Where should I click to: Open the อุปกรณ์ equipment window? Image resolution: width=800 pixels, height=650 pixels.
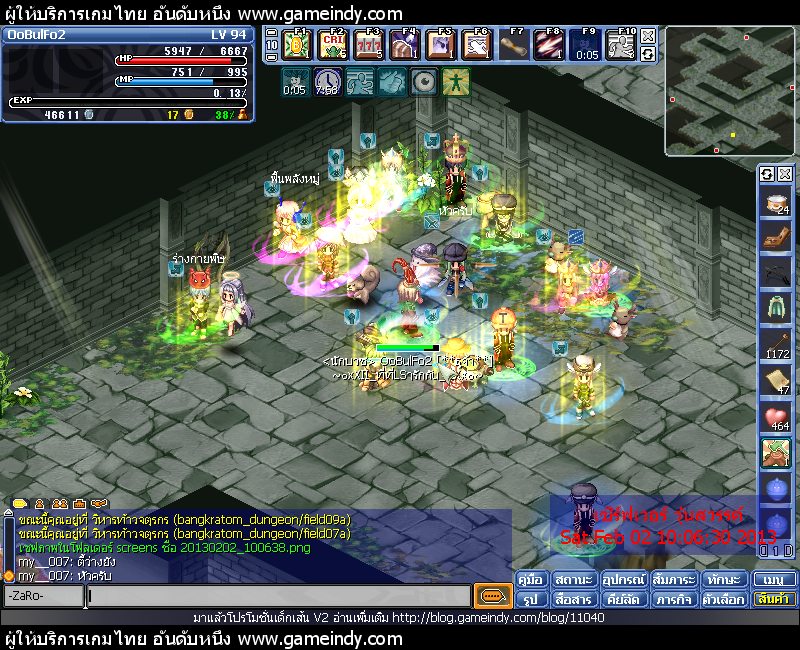coord(624,580)
